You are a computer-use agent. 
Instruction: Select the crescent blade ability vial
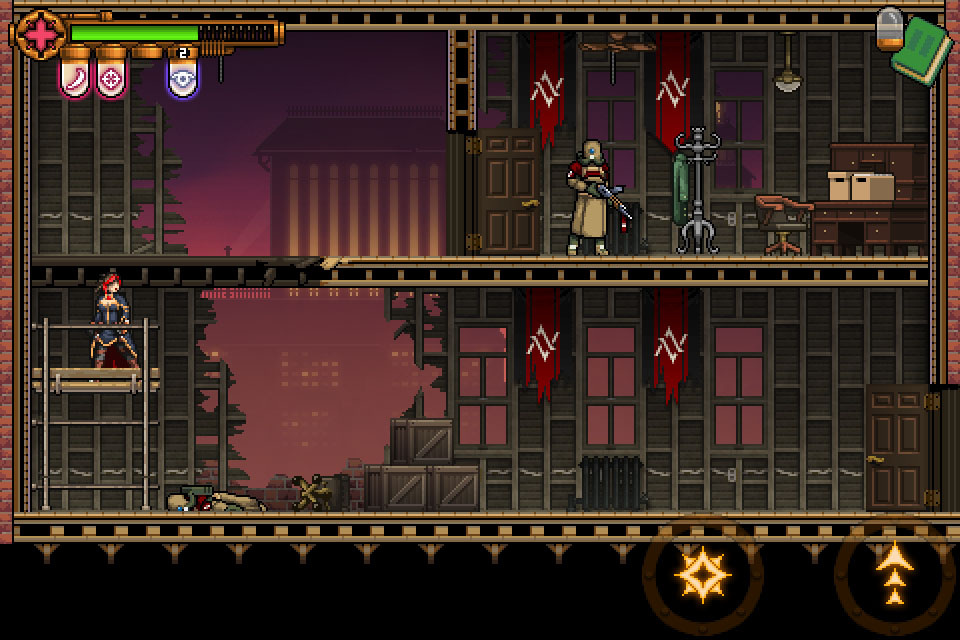pos(75,78)
